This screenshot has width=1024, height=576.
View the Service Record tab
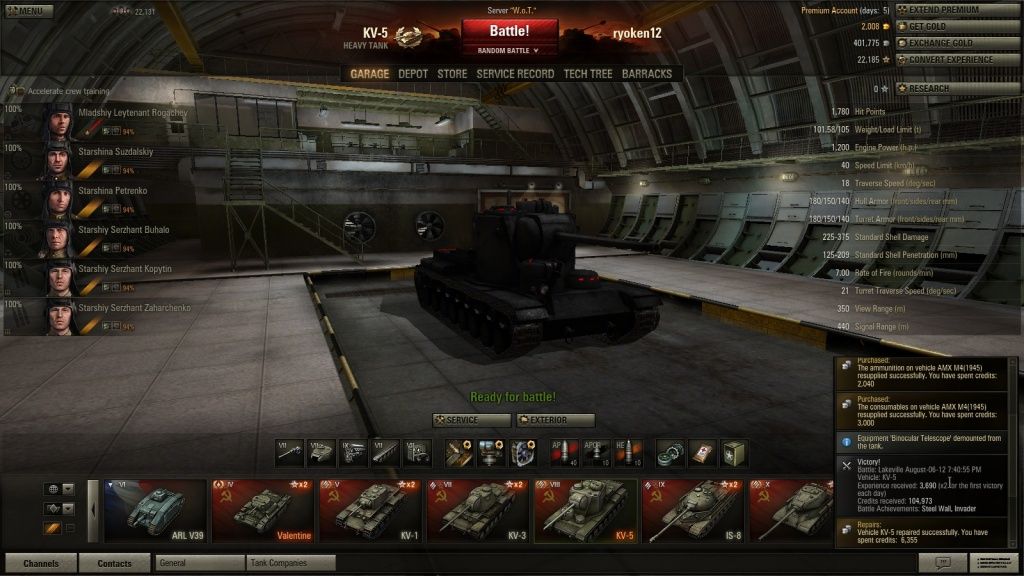(x=515, y=74)
